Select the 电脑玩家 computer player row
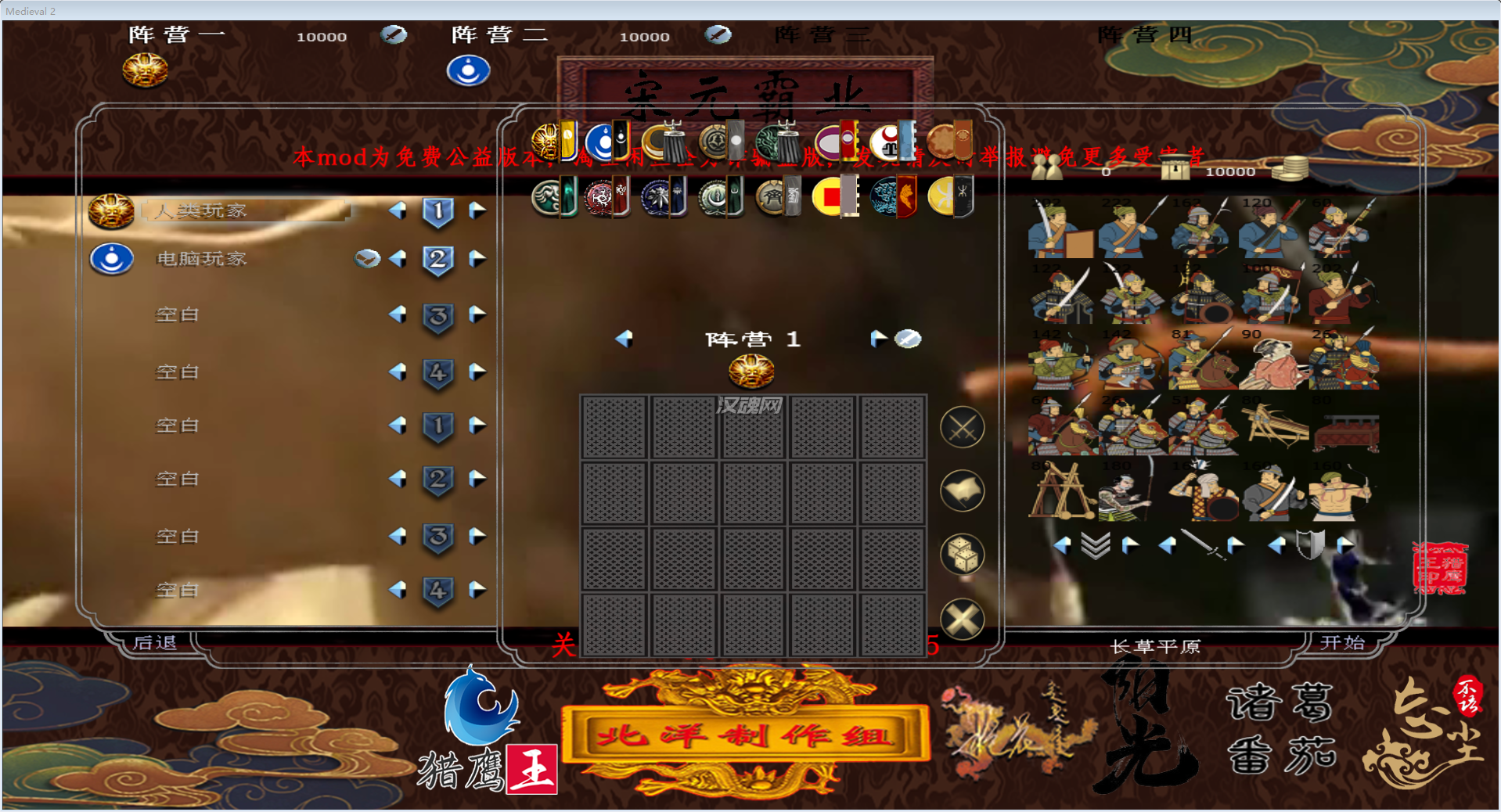The height and width of the screenshot is (812, 1501). click(x=202, y=259)
